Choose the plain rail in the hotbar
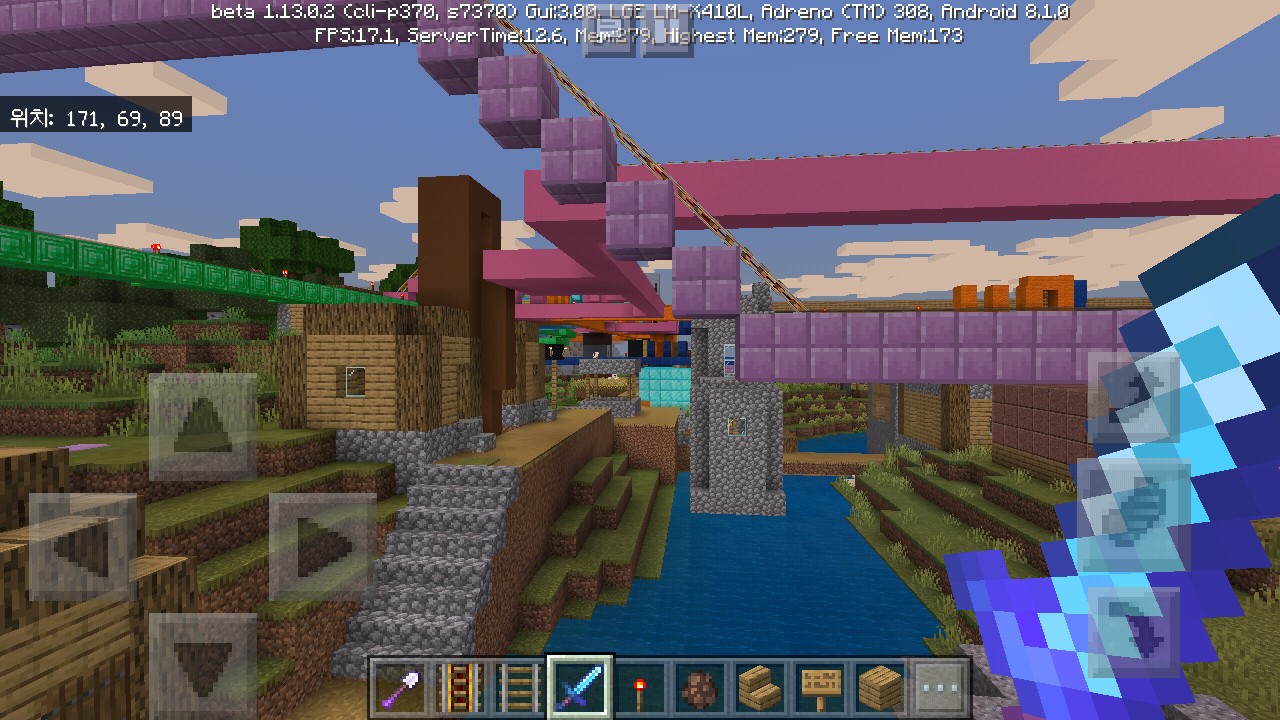 pos(520,688)
